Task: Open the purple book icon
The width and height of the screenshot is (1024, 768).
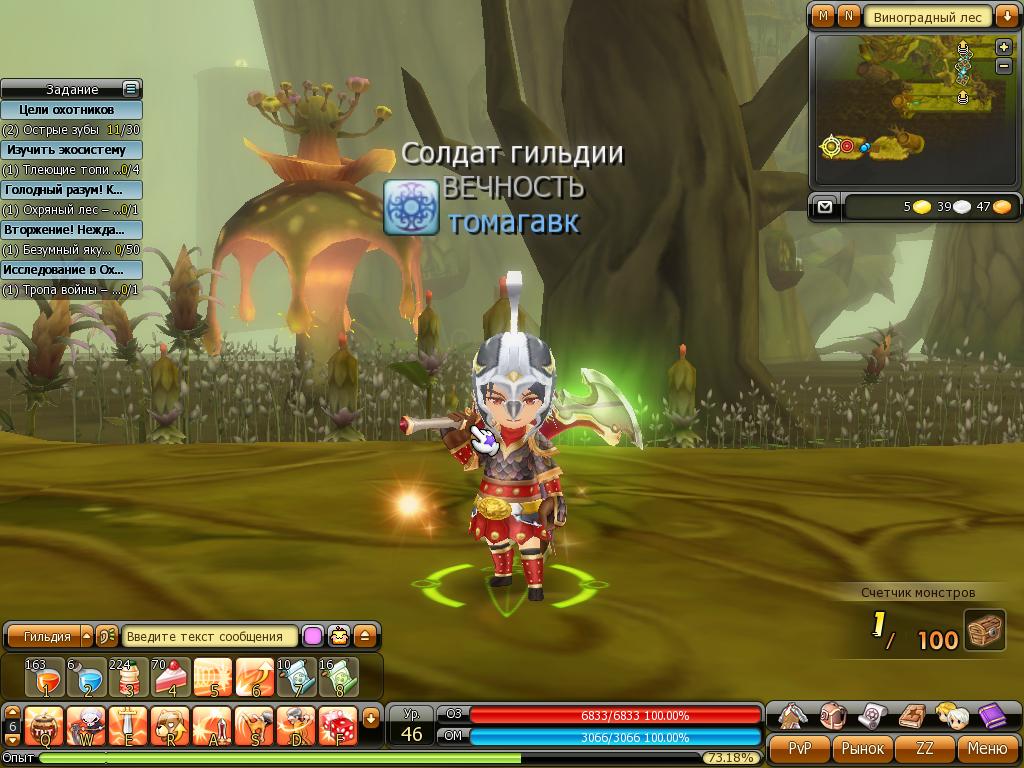Action: (x=992, y=716)
